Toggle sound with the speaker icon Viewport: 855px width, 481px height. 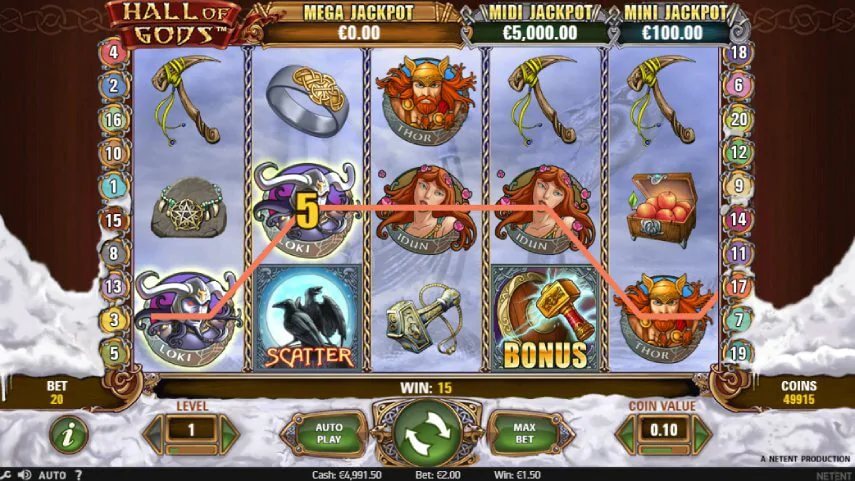pos(25,474)
